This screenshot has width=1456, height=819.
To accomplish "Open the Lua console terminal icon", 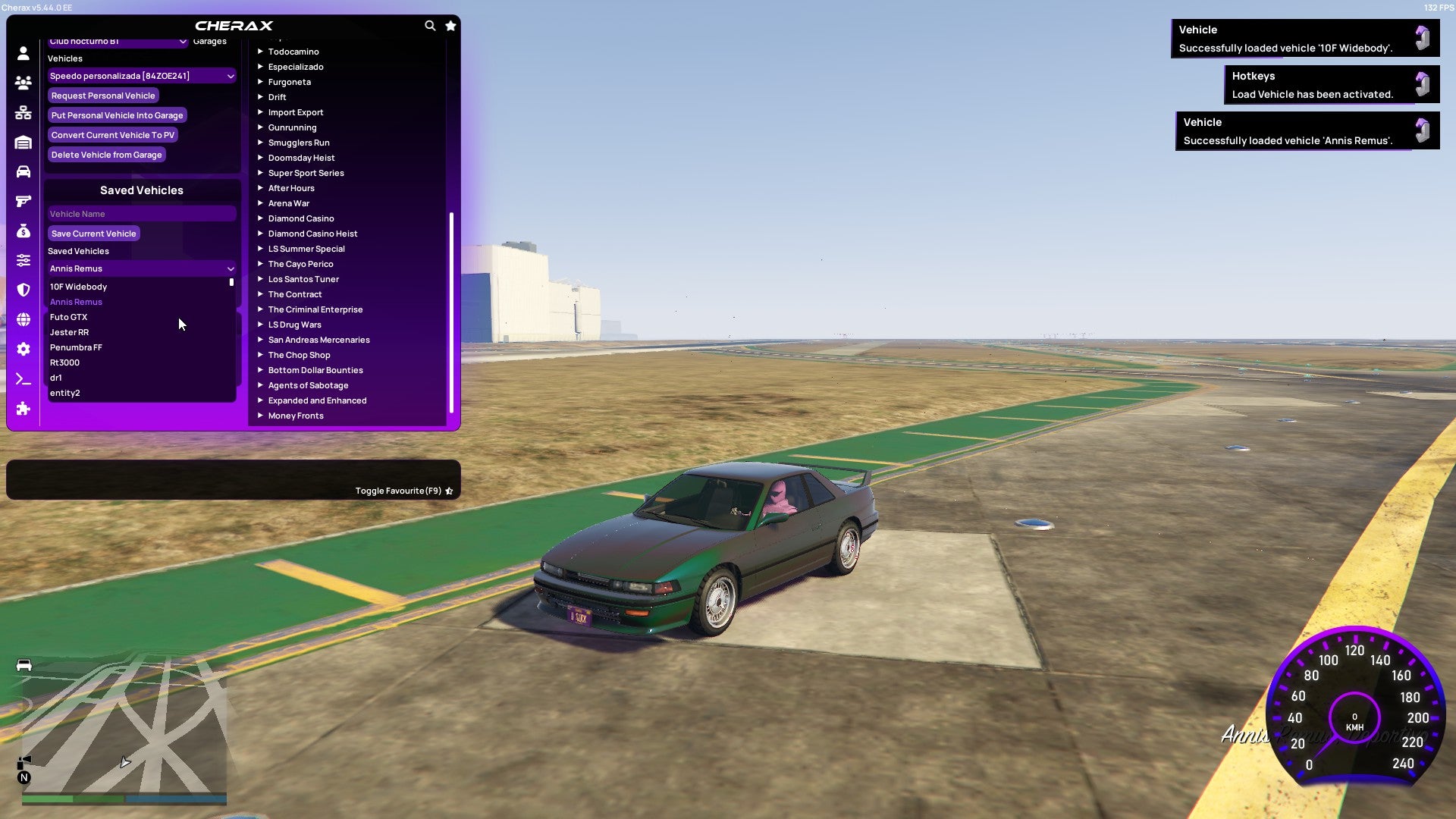I will pos(23,379).
